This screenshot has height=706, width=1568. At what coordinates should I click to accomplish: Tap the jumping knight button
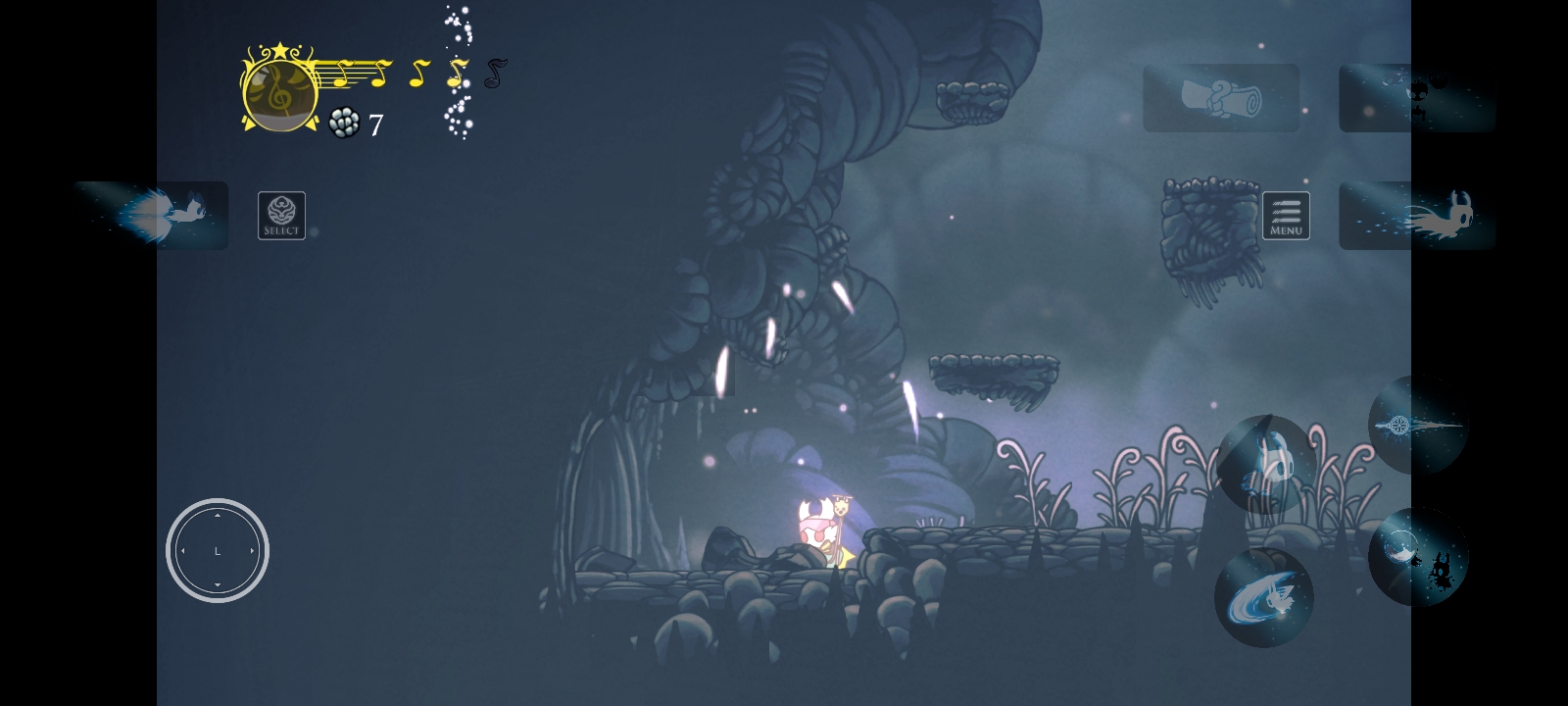pyautogui.click(x=1265, y=464)
